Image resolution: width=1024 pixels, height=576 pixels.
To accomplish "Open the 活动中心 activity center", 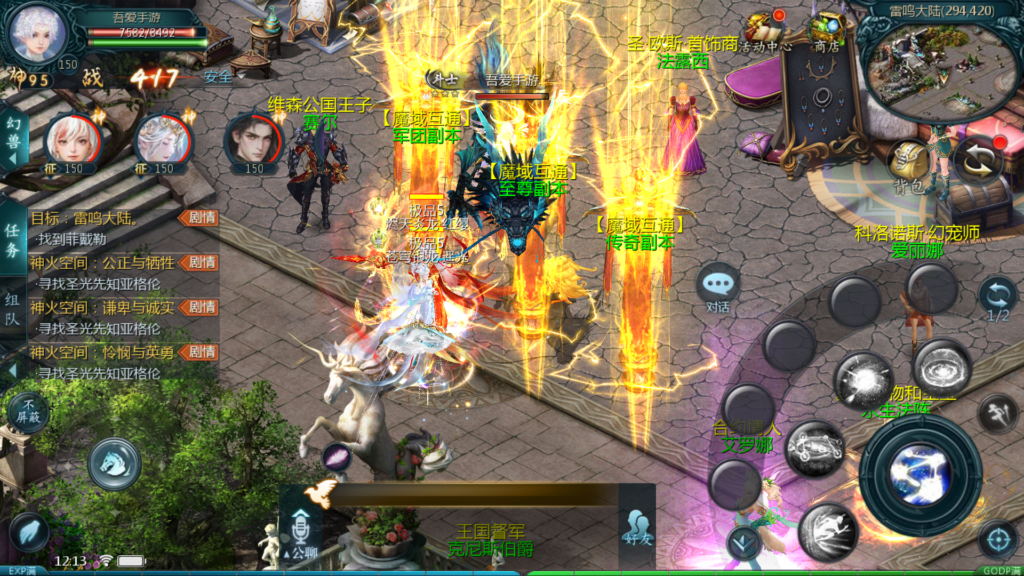I will (x=771, y=30).
